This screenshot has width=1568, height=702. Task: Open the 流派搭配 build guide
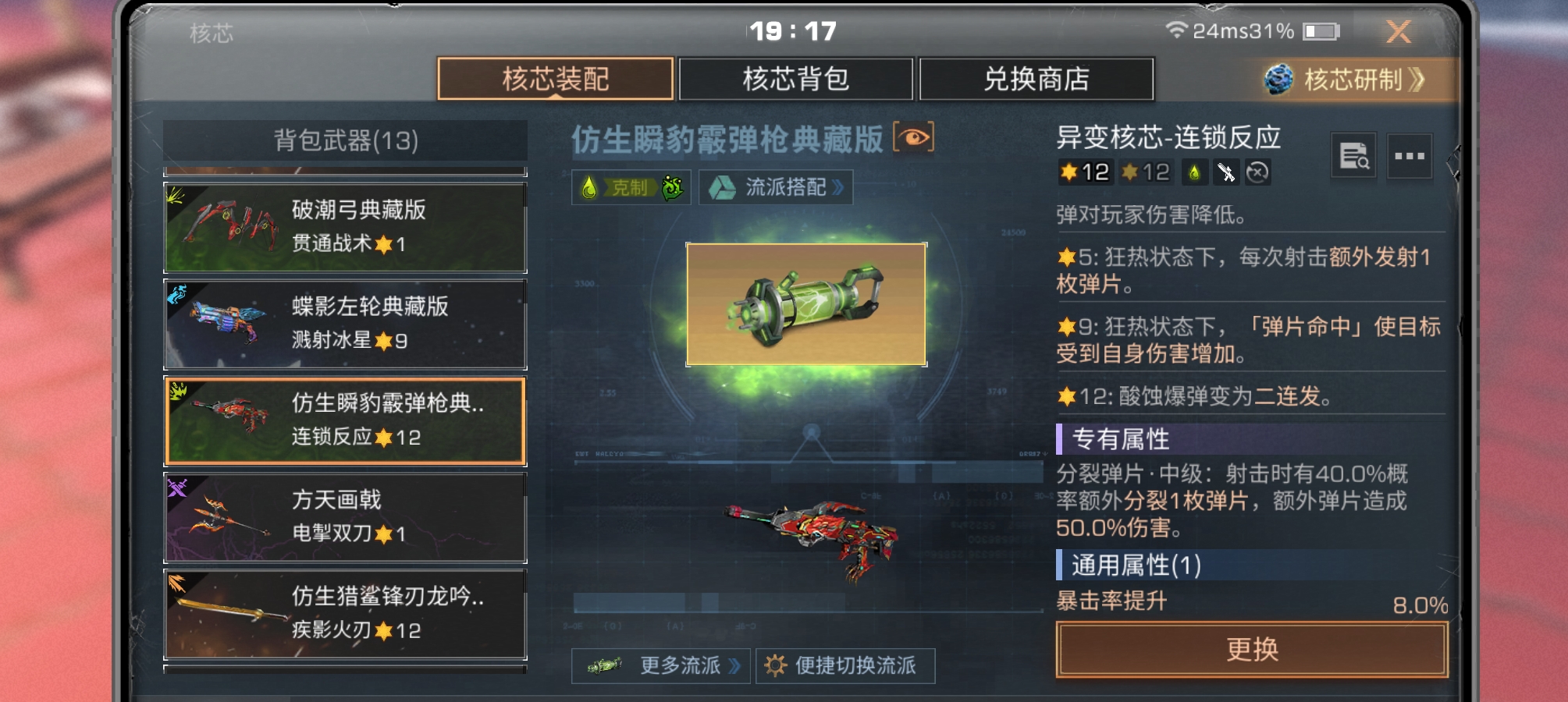tap(775, 187)
